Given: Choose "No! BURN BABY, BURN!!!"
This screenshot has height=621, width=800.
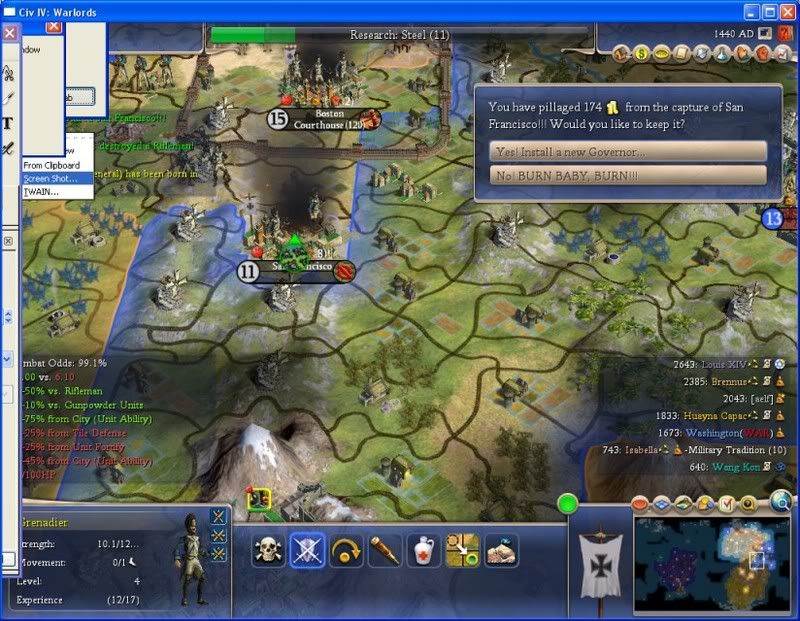Looking at the screenshot, I should (629, 175).
